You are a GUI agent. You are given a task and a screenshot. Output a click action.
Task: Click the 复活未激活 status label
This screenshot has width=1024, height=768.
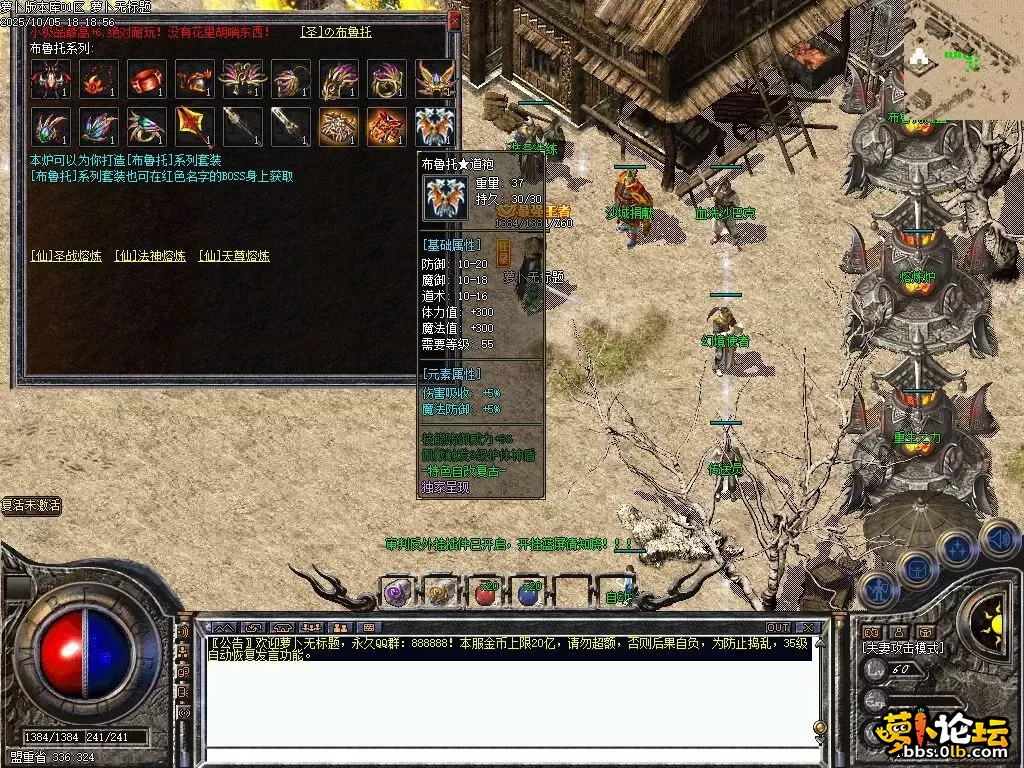tap(31, 506)
